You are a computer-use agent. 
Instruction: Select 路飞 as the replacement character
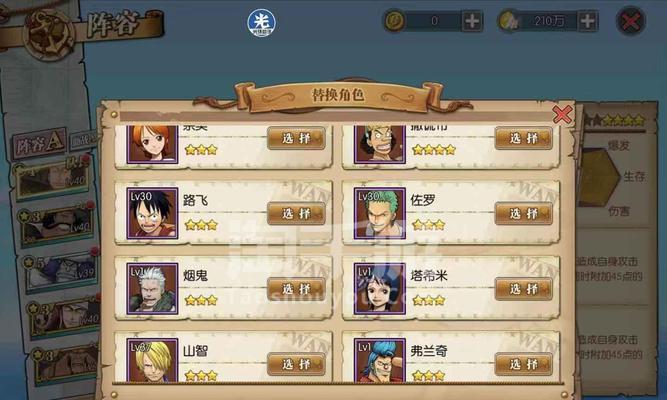[x=296, y=213]
